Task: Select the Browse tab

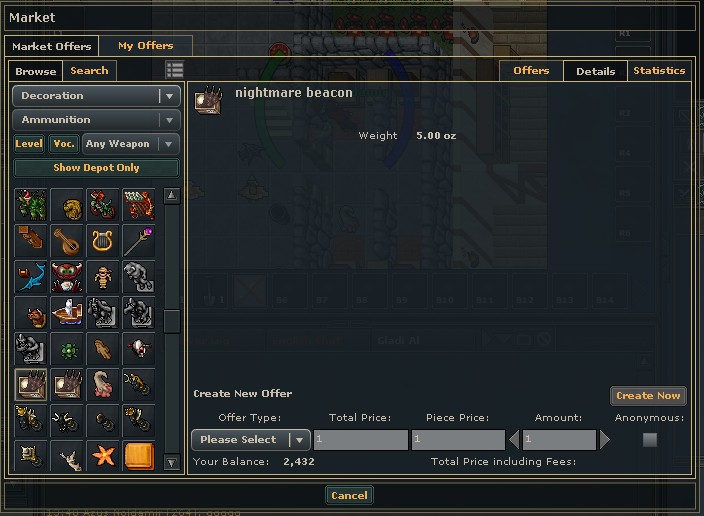Action: point(36,71)
